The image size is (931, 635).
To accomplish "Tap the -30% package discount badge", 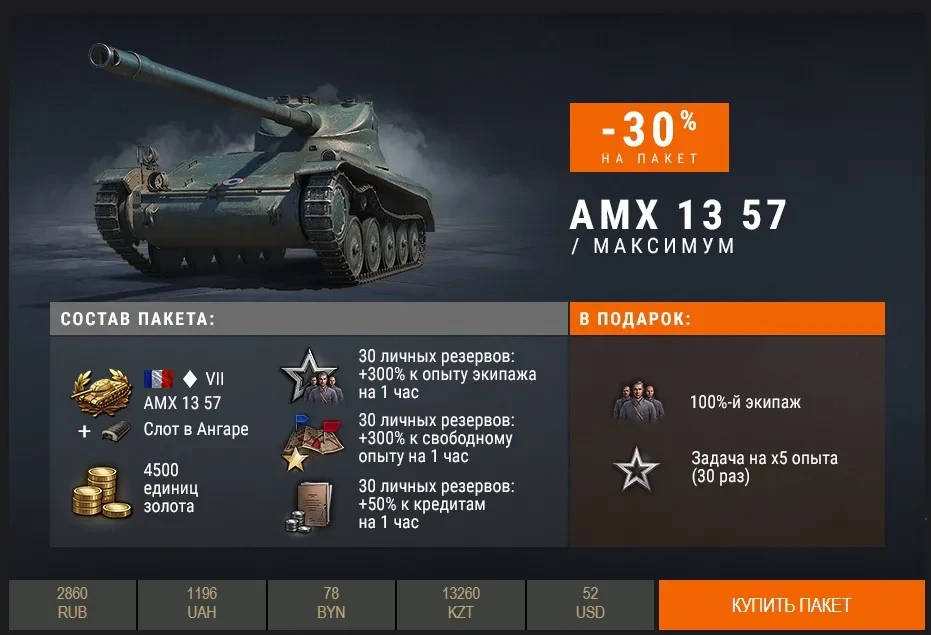I will (x=649, y=137).
